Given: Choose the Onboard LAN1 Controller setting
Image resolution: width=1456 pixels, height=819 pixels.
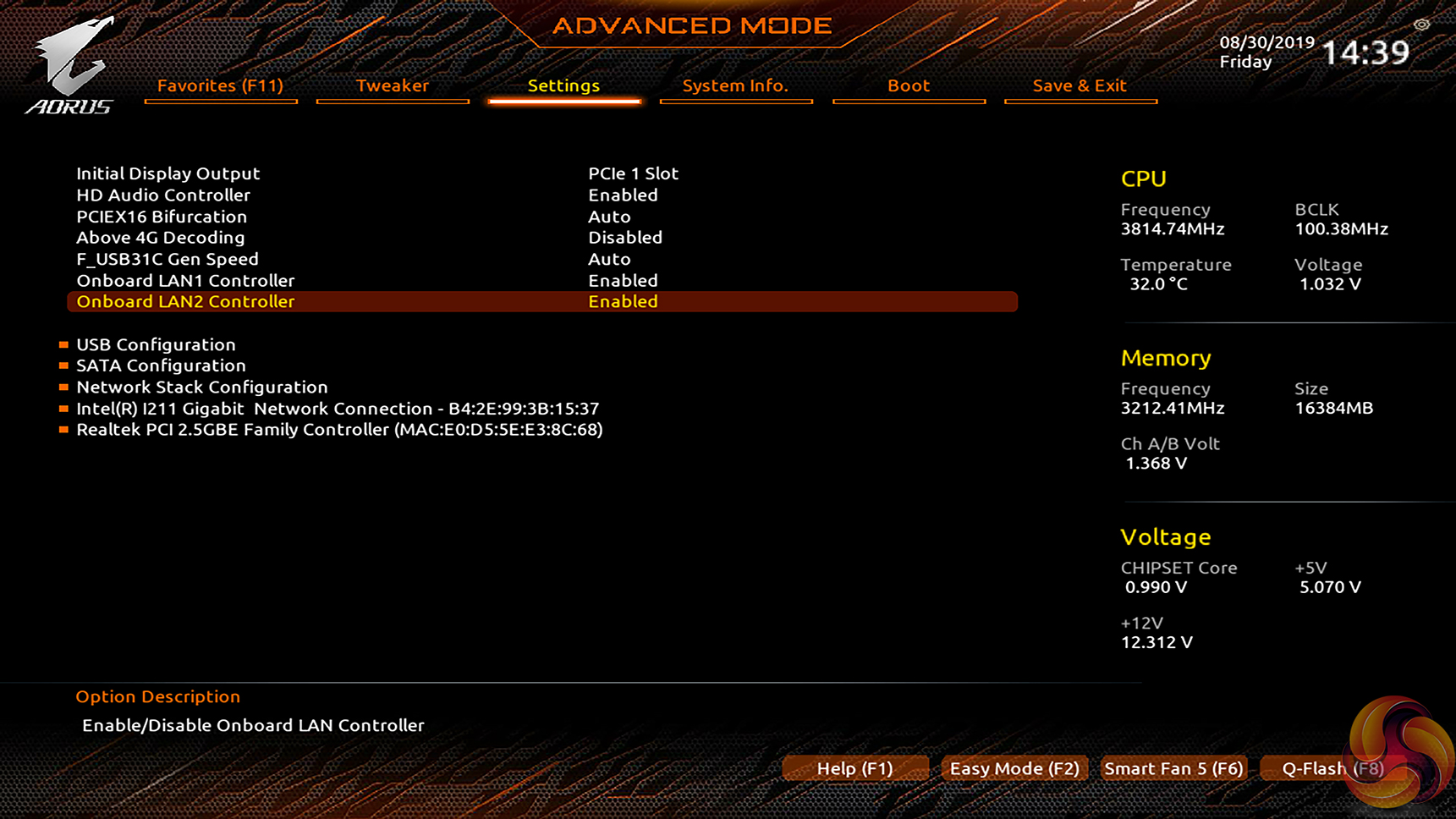Looking at the screenshot, I should (x=185, y=280).
